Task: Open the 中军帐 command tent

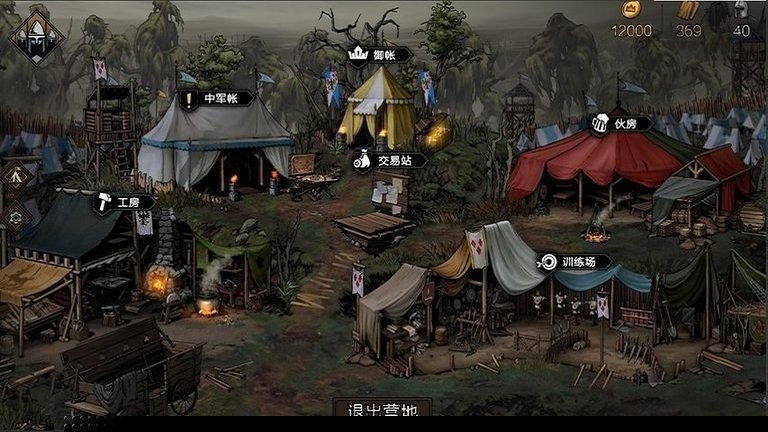Action: tap(216, 99)
